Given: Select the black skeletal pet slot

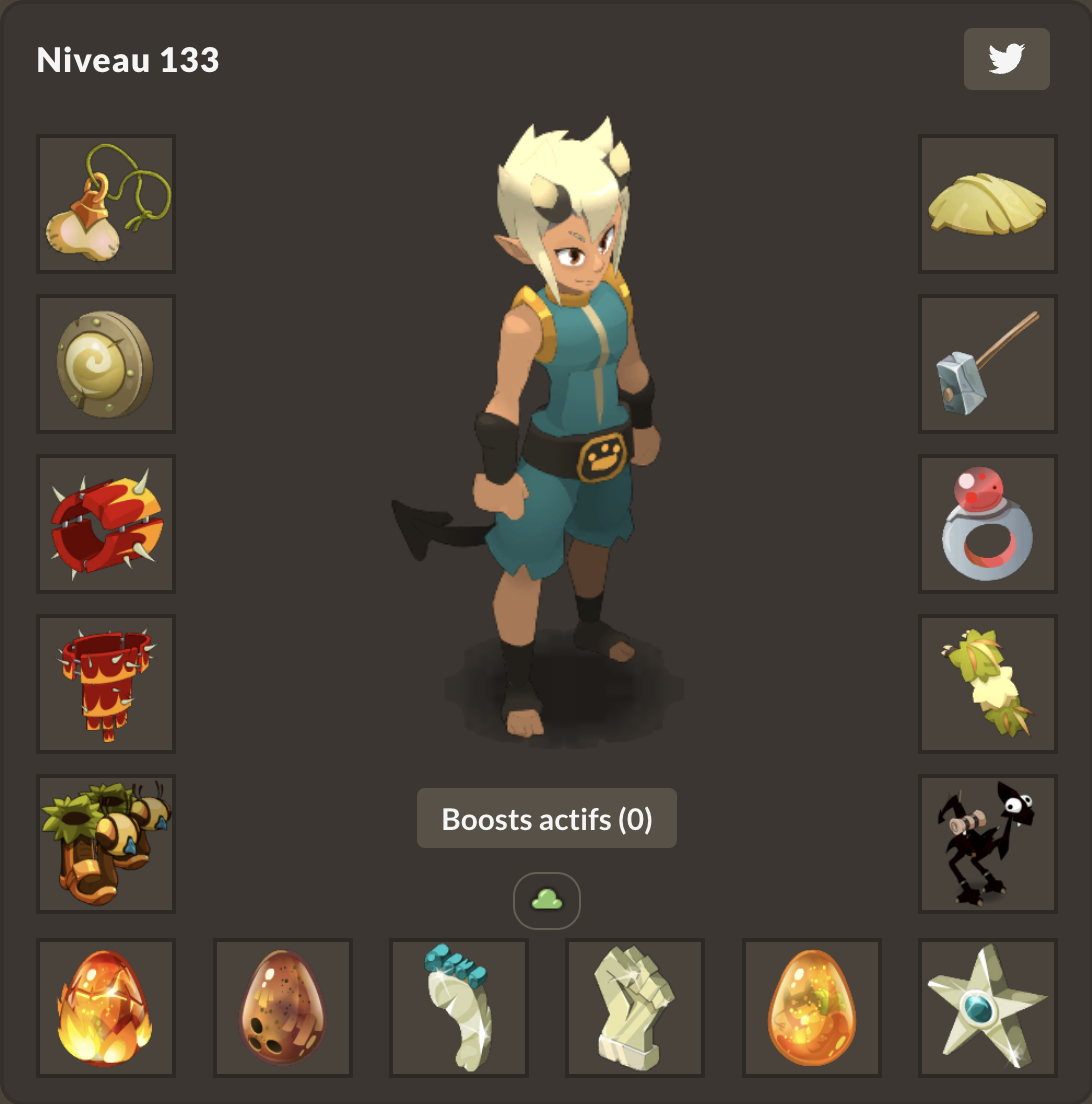Looking at the screenshot, I should tap(988, 844).
